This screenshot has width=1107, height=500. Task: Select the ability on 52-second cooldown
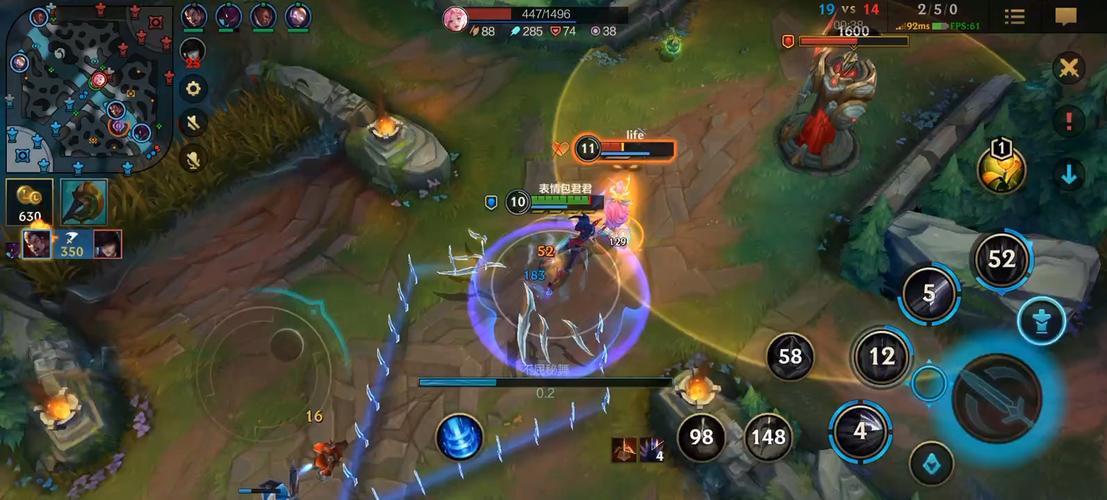[x=1001, y=259]
